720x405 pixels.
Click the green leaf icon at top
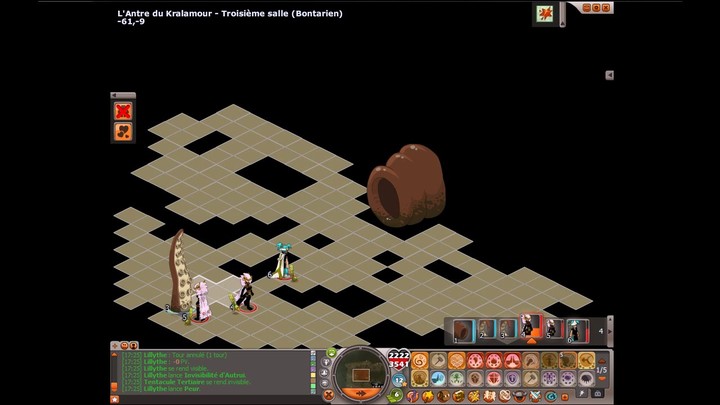[545, 13]
